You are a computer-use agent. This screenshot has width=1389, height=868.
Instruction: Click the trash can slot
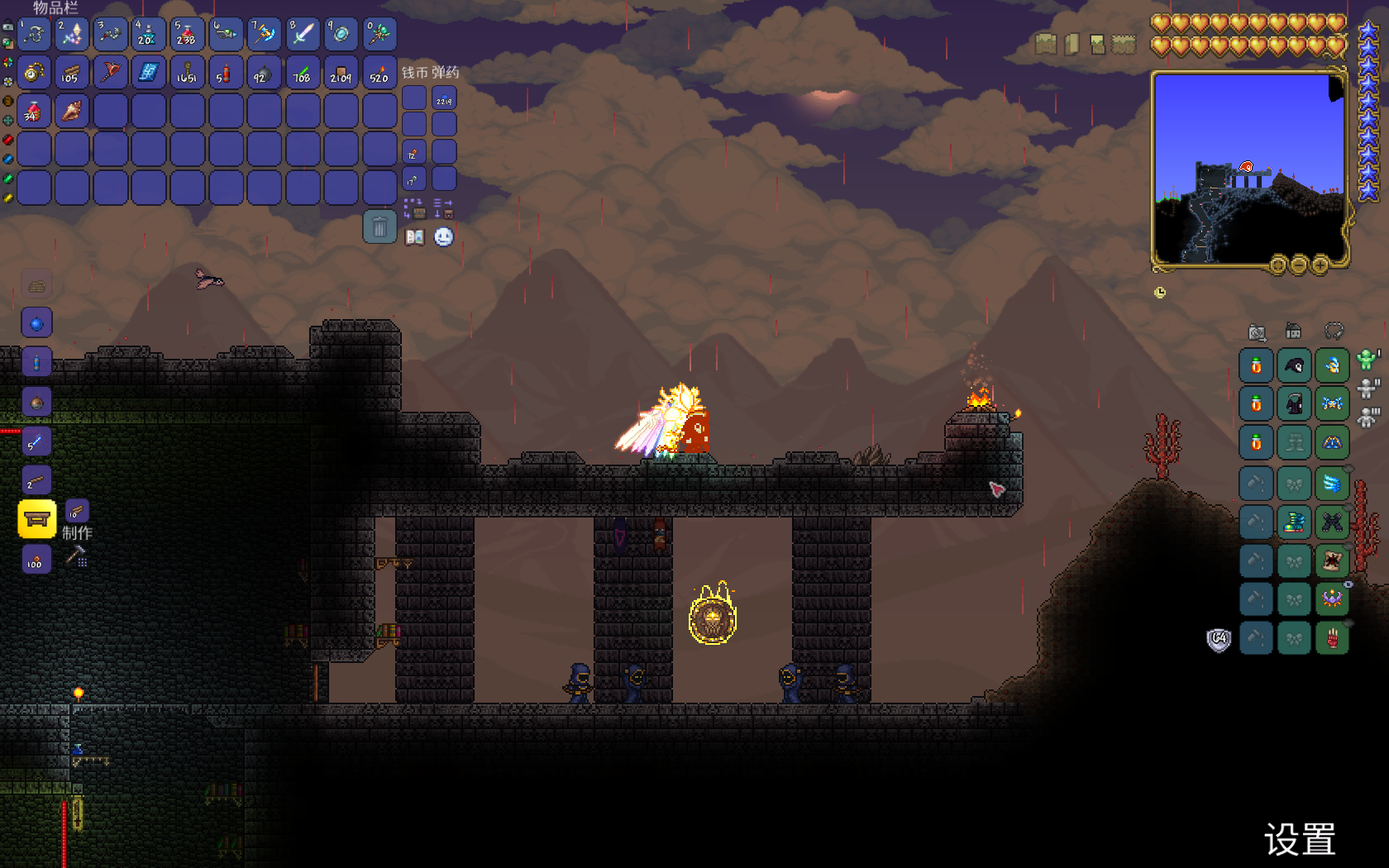coord(379,227)
